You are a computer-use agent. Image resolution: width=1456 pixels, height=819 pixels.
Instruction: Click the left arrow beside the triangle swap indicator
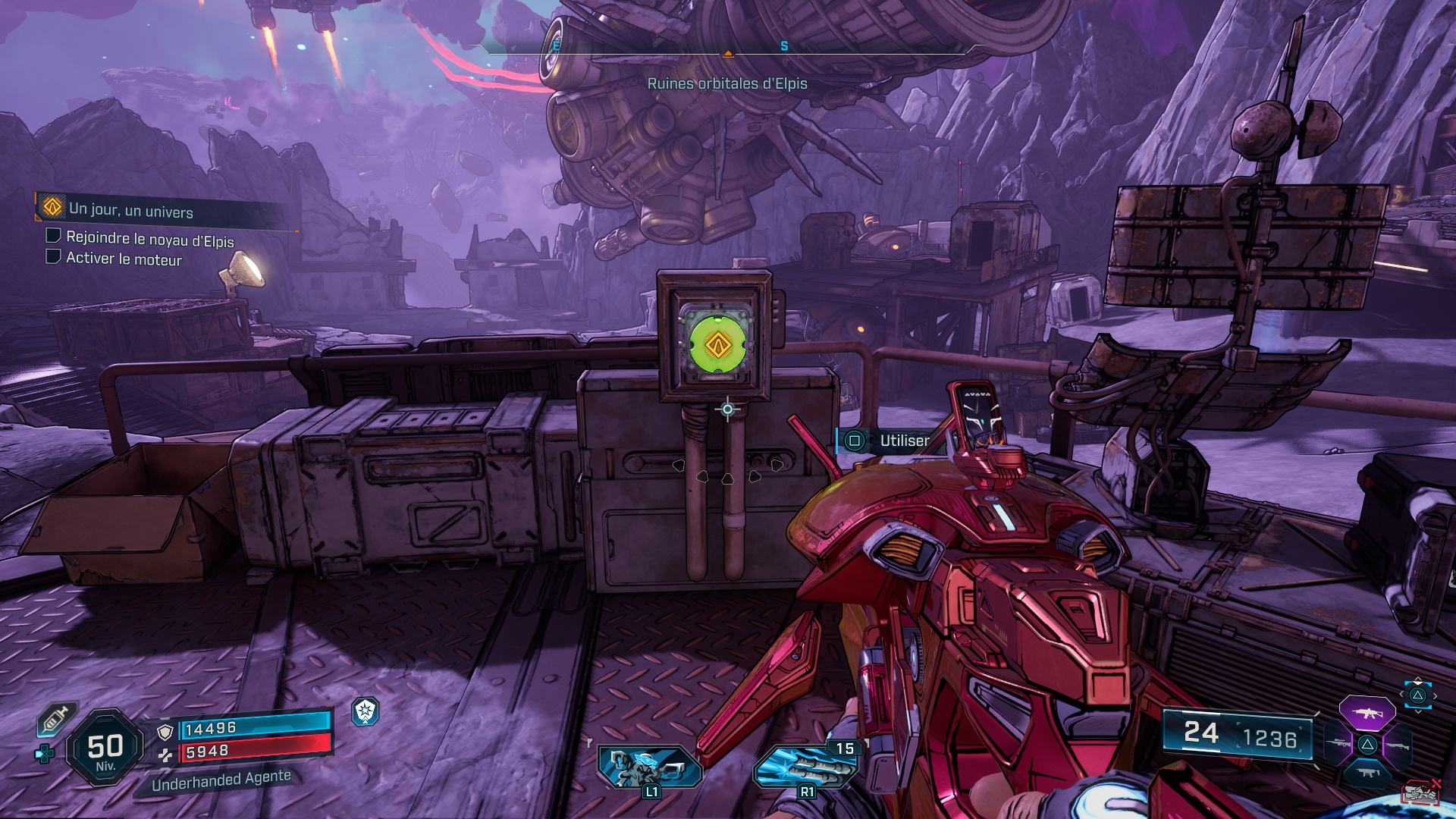1401,694
